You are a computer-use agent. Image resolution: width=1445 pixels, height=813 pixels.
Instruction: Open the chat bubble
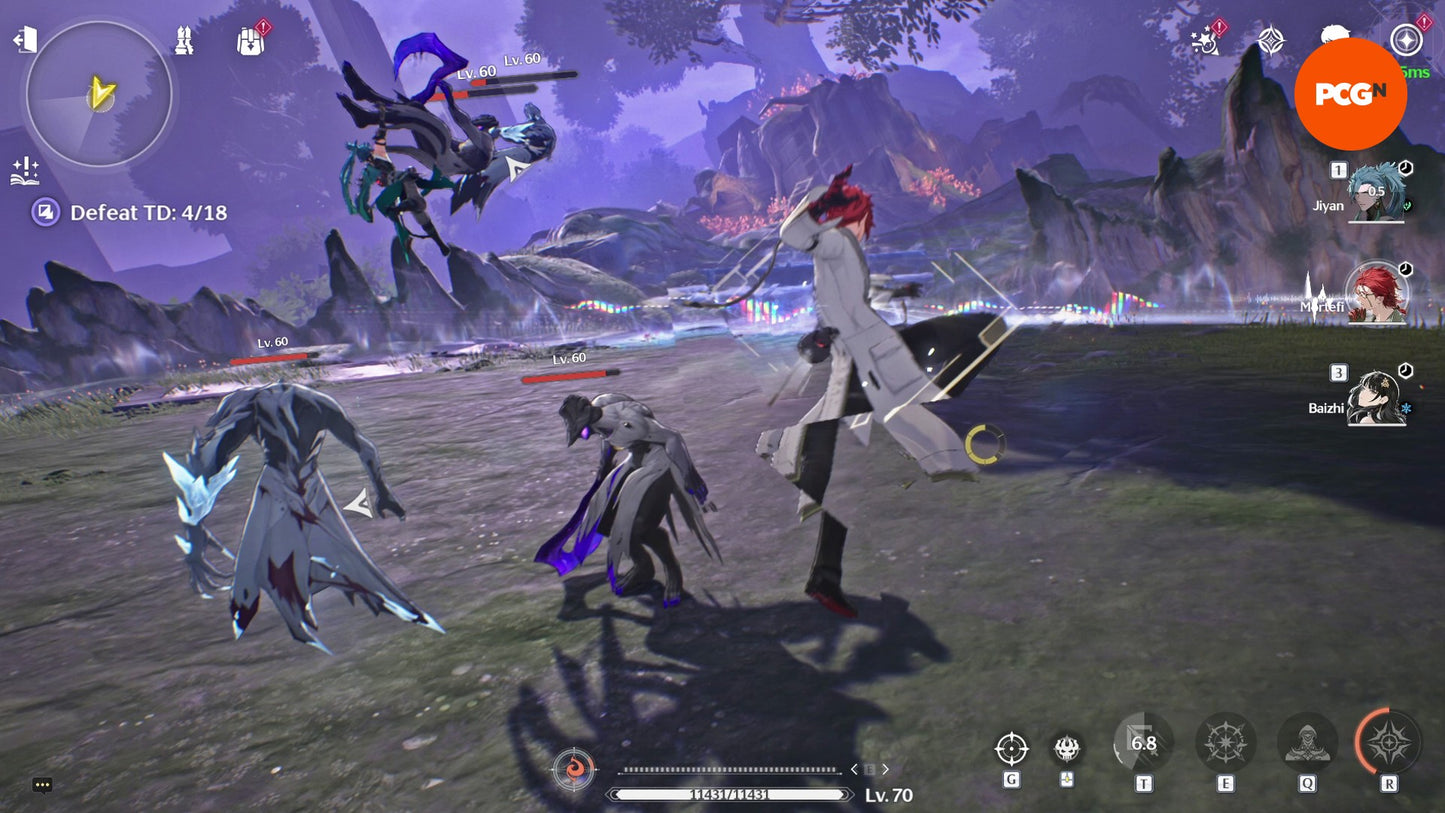42,785
